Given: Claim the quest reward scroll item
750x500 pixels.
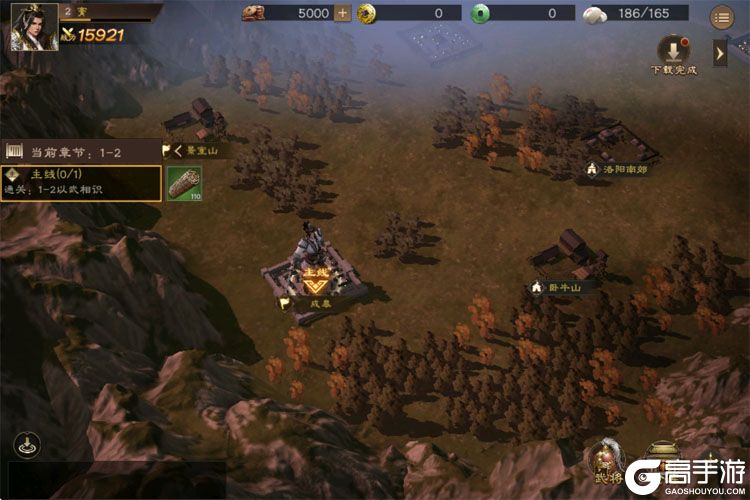Looking at the screenshot, I should click(x=184, y=184).
